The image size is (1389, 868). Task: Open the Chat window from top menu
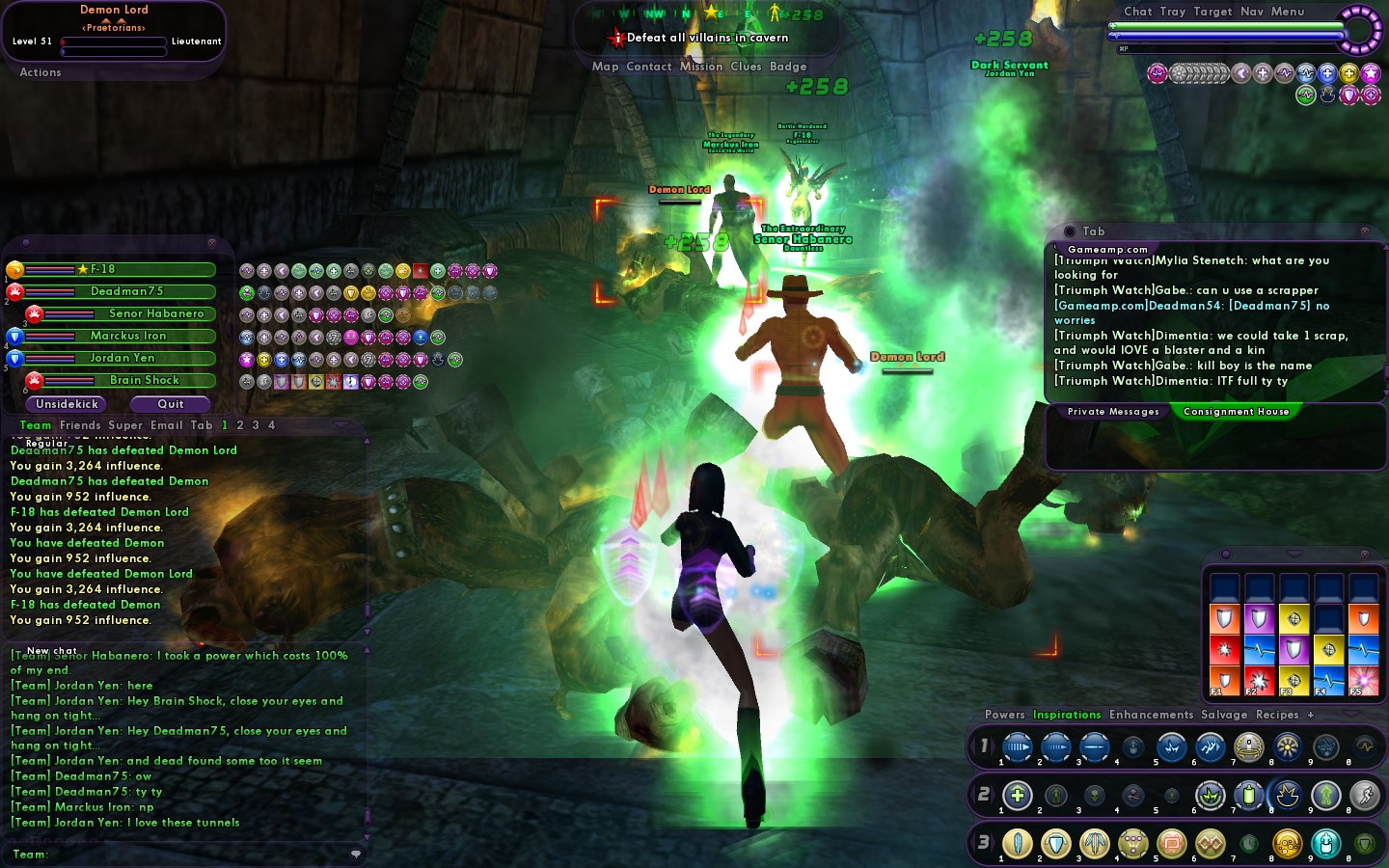click(x=1137, y=12)
